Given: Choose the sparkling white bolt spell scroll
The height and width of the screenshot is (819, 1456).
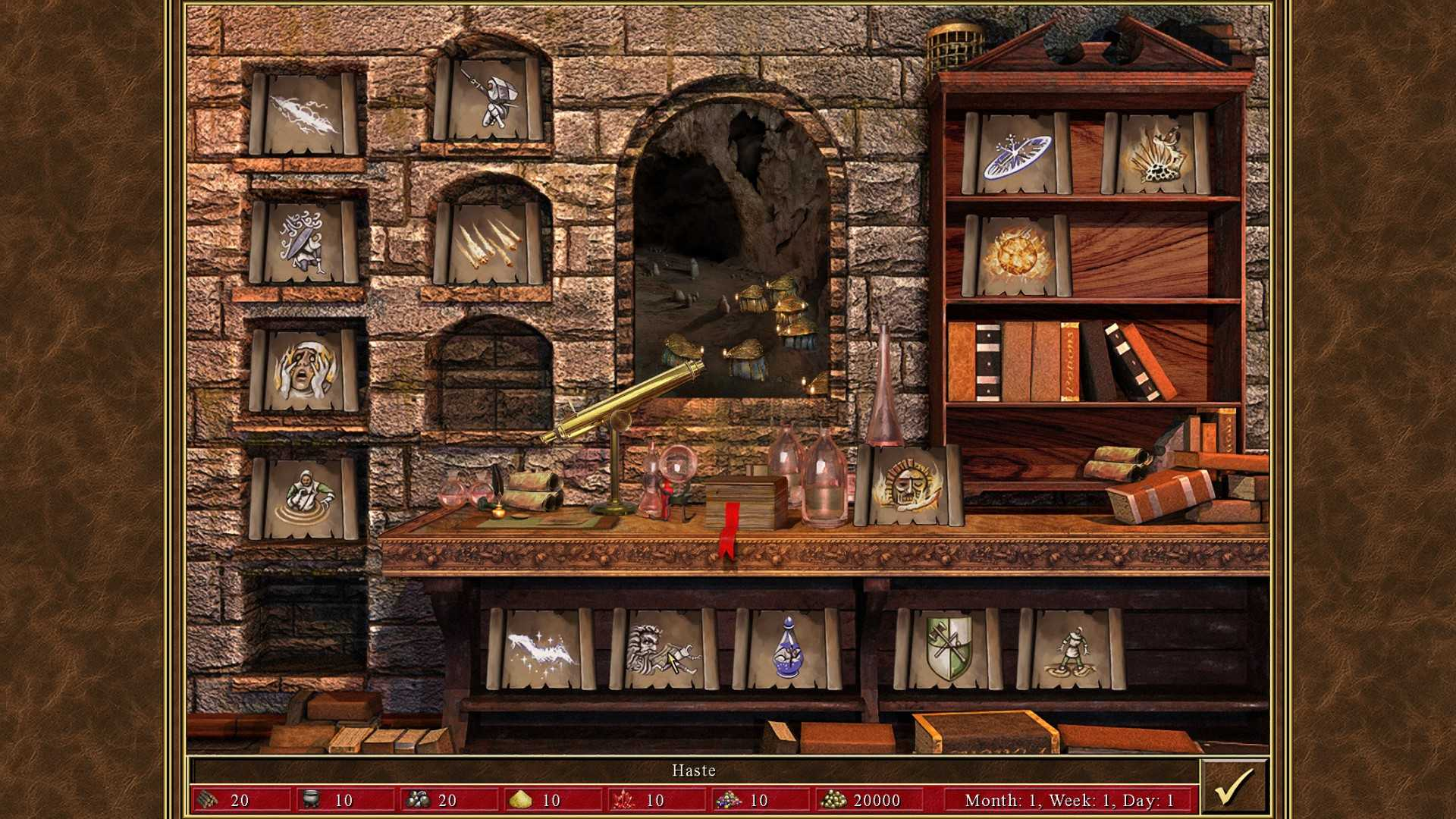Looking at the screenshot, I should (x=541, y=648).
